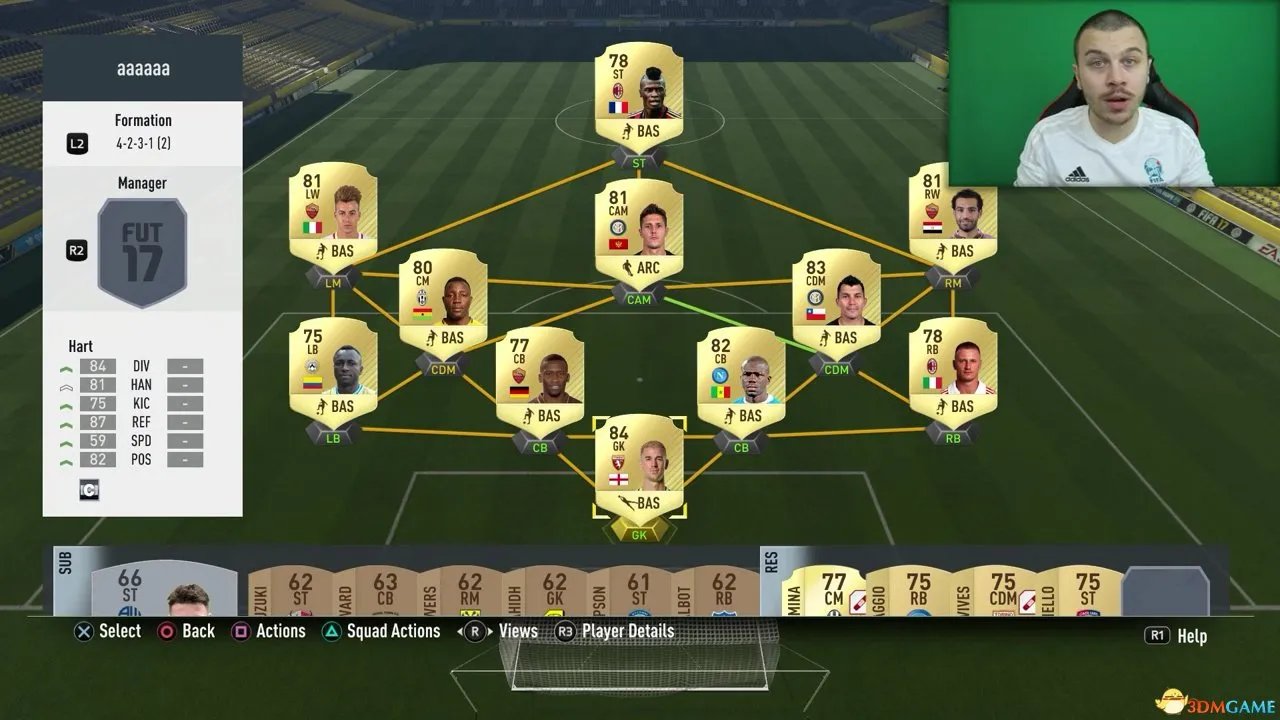1280x720 pixels.
Task: Open the Views switcher
Action: click(474, 631)
